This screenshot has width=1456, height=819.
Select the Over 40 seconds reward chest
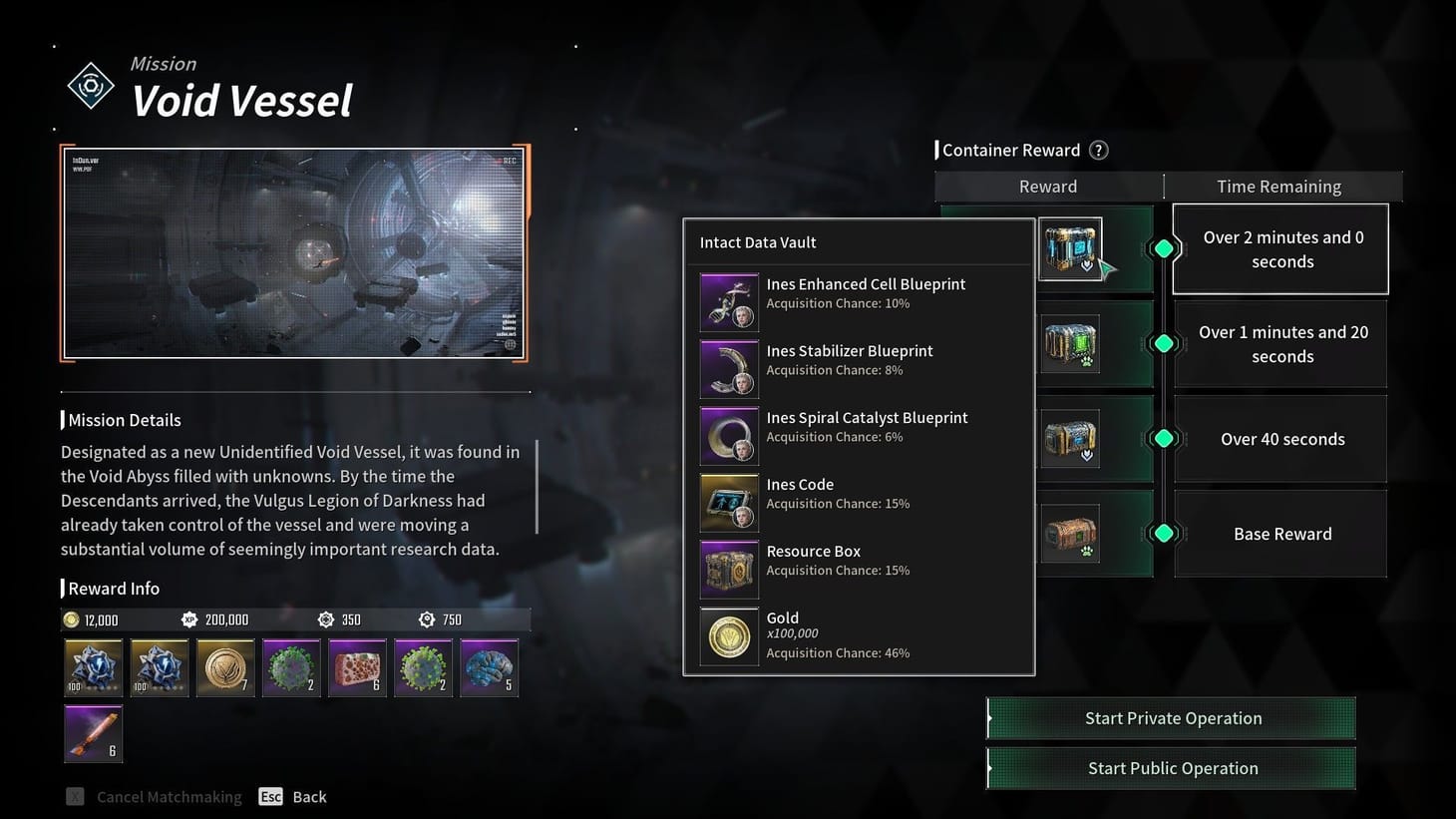(x=1069, y=438)
